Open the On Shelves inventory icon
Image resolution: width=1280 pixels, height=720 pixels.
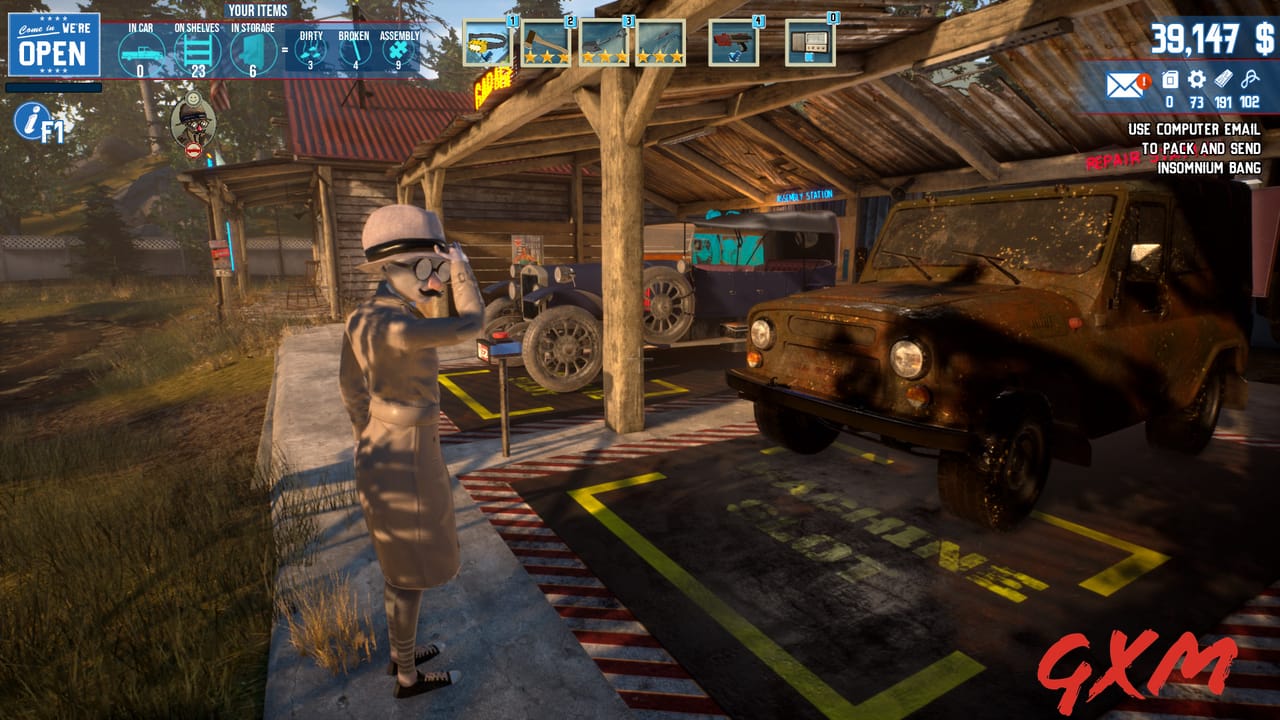[195, 48]
